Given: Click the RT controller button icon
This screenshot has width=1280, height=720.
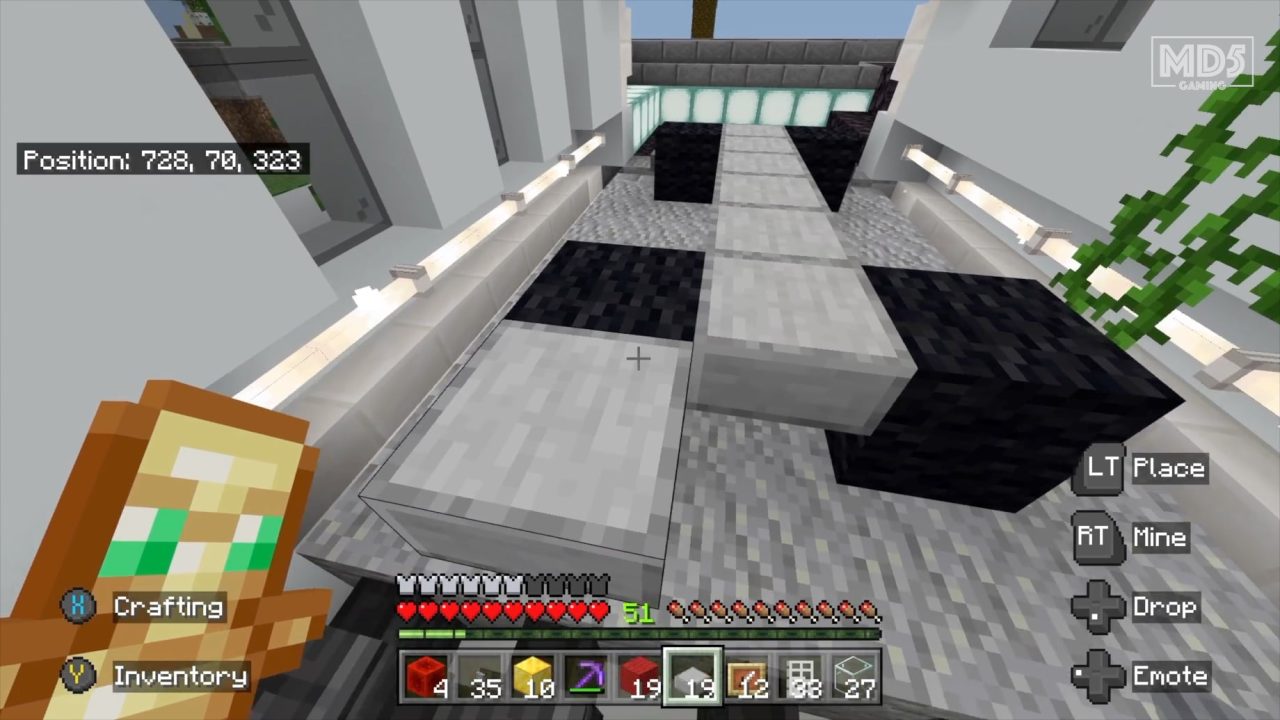Looking at the screenshot, I should 1095,537.
